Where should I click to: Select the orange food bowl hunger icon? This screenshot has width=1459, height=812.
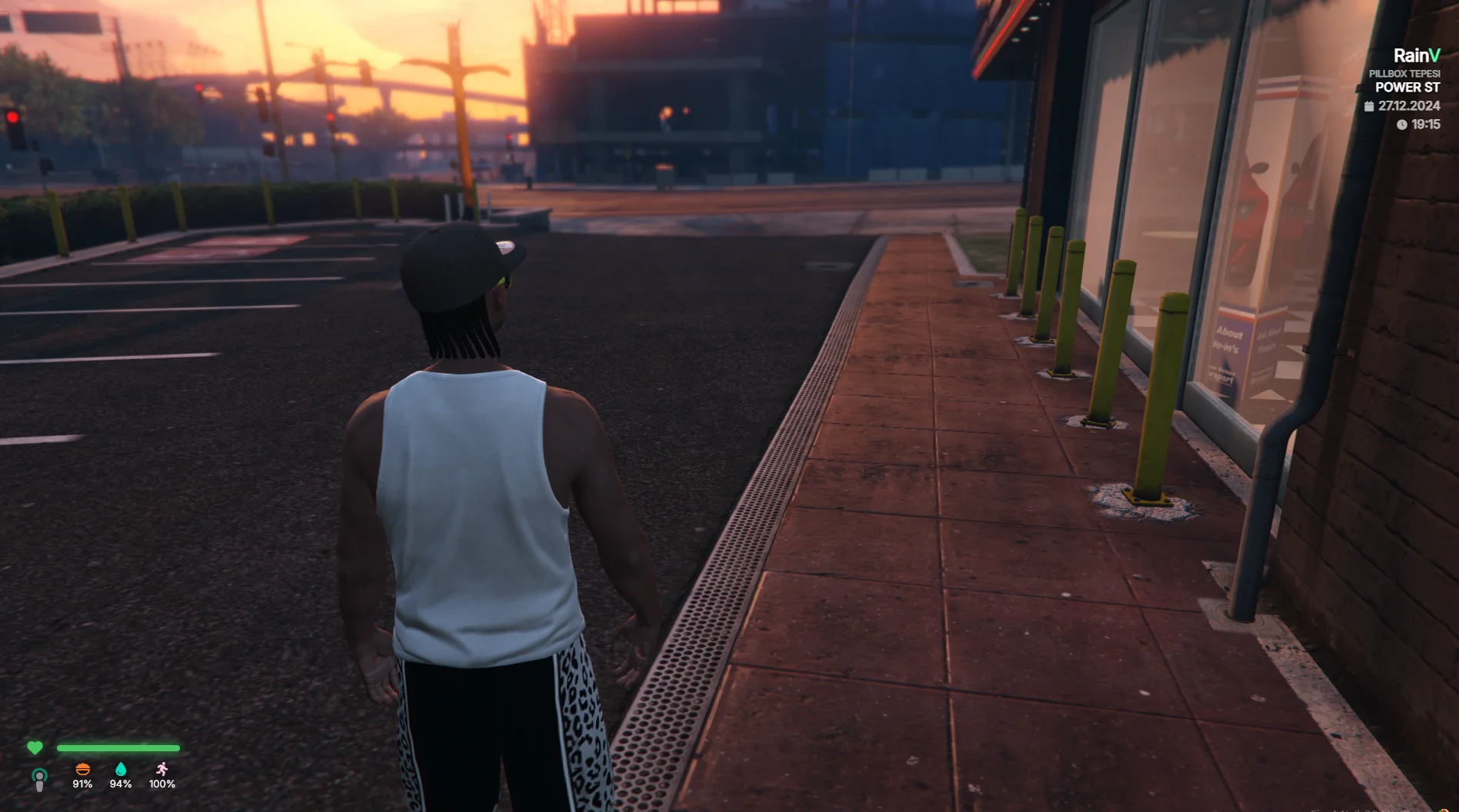[82, 770]
